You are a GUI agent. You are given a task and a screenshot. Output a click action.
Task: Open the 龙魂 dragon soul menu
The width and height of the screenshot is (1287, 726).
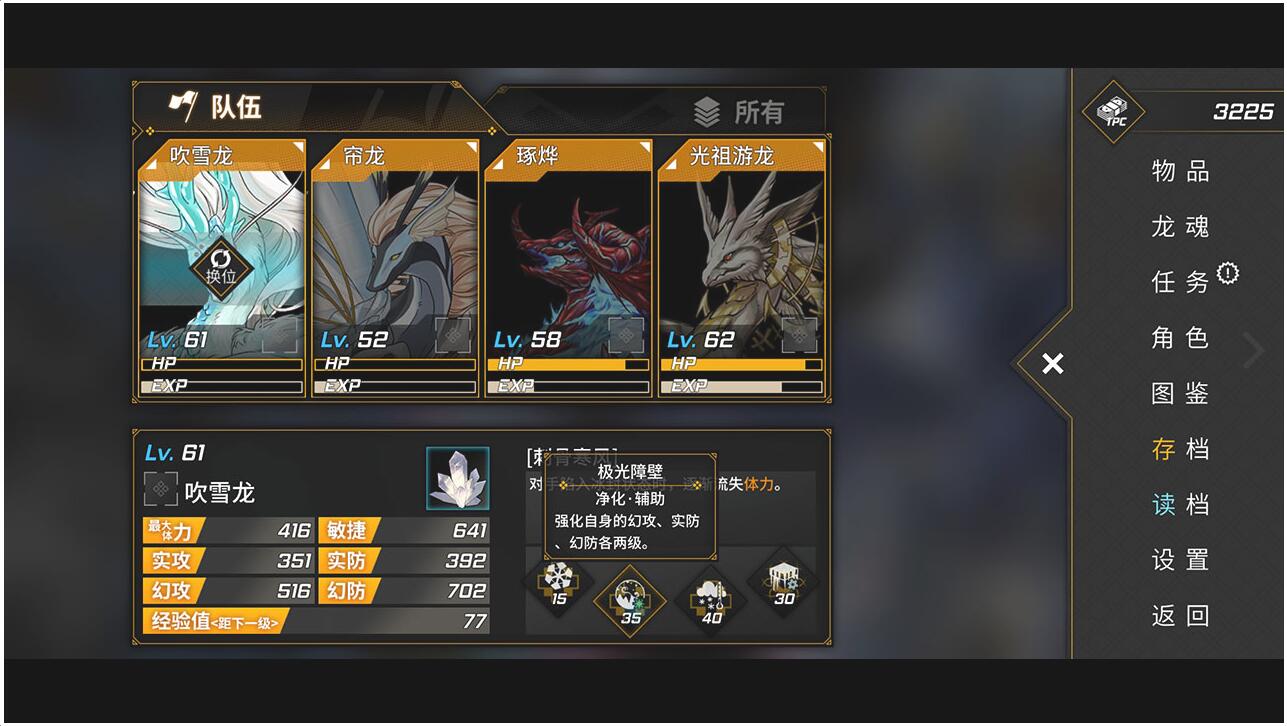tap(1180, 227)
